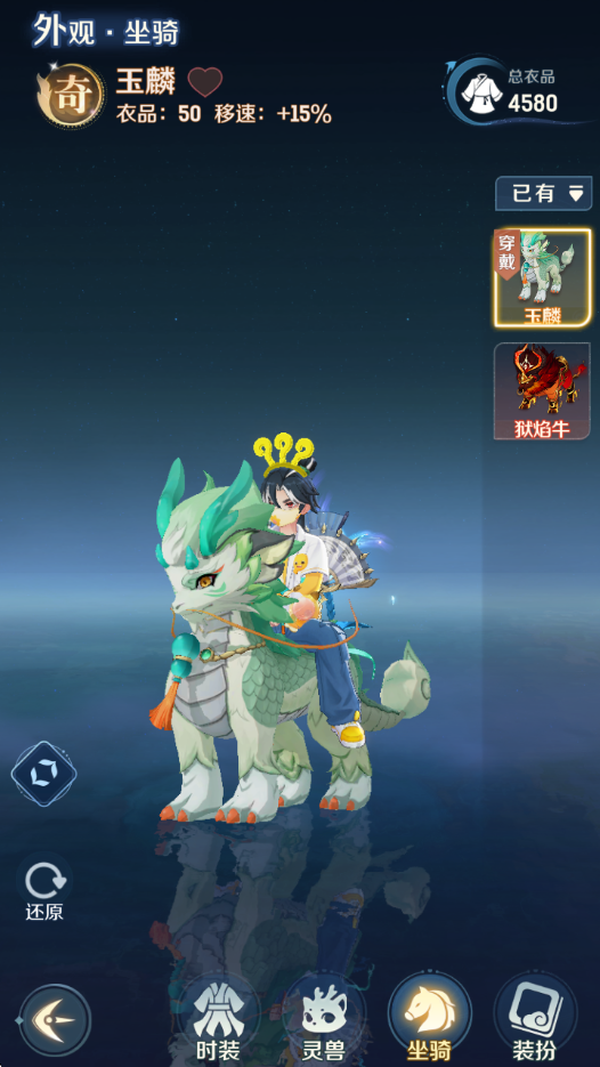Open the 已有 filter dropdown

543,193
